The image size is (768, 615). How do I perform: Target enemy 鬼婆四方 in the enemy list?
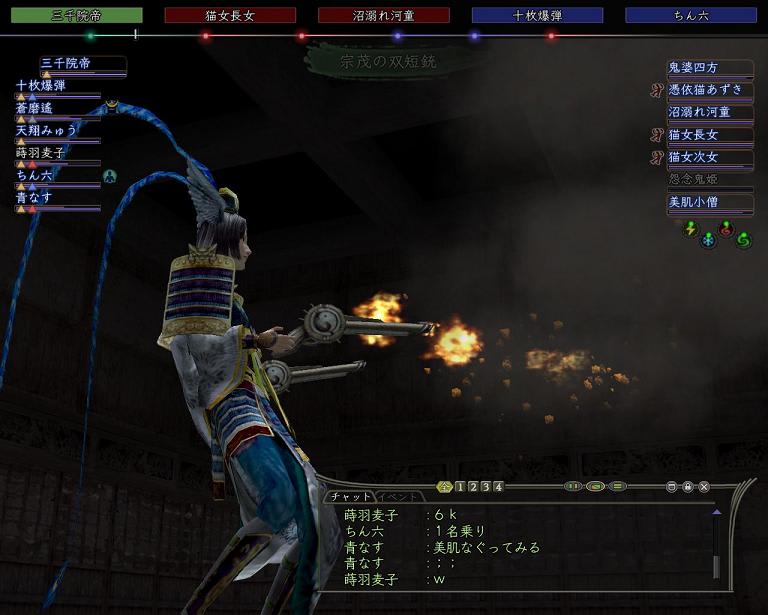pyautogui.click(x=709, y=68)
